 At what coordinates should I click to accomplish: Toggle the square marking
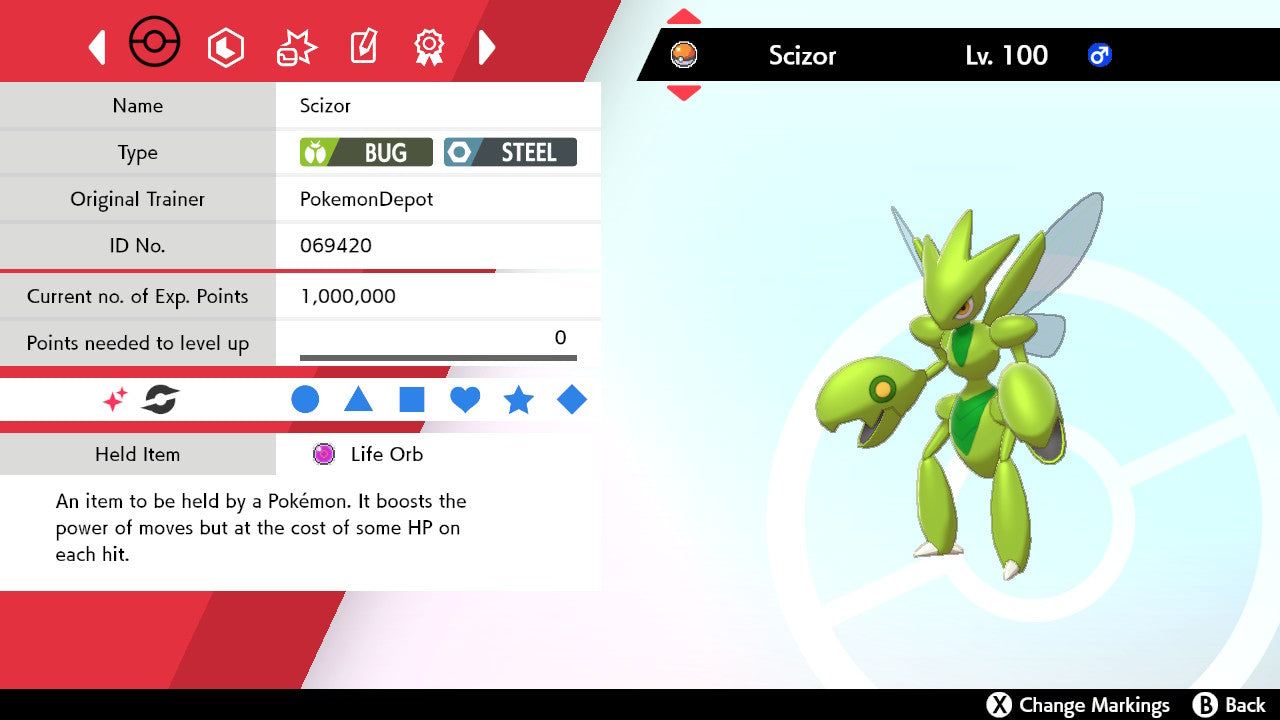click(x=412, y=400)
